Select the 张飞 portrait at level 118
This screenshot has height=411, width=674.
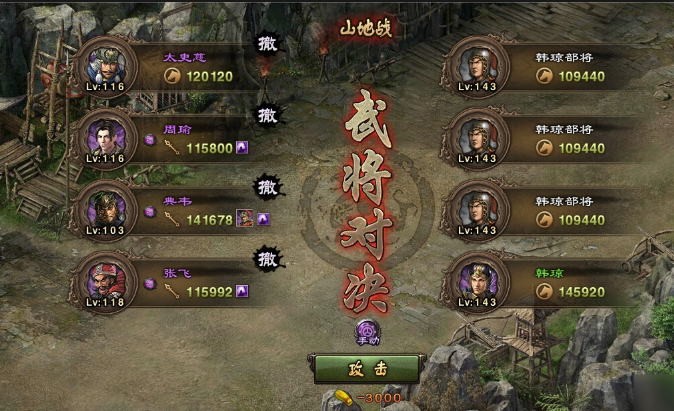106,279
